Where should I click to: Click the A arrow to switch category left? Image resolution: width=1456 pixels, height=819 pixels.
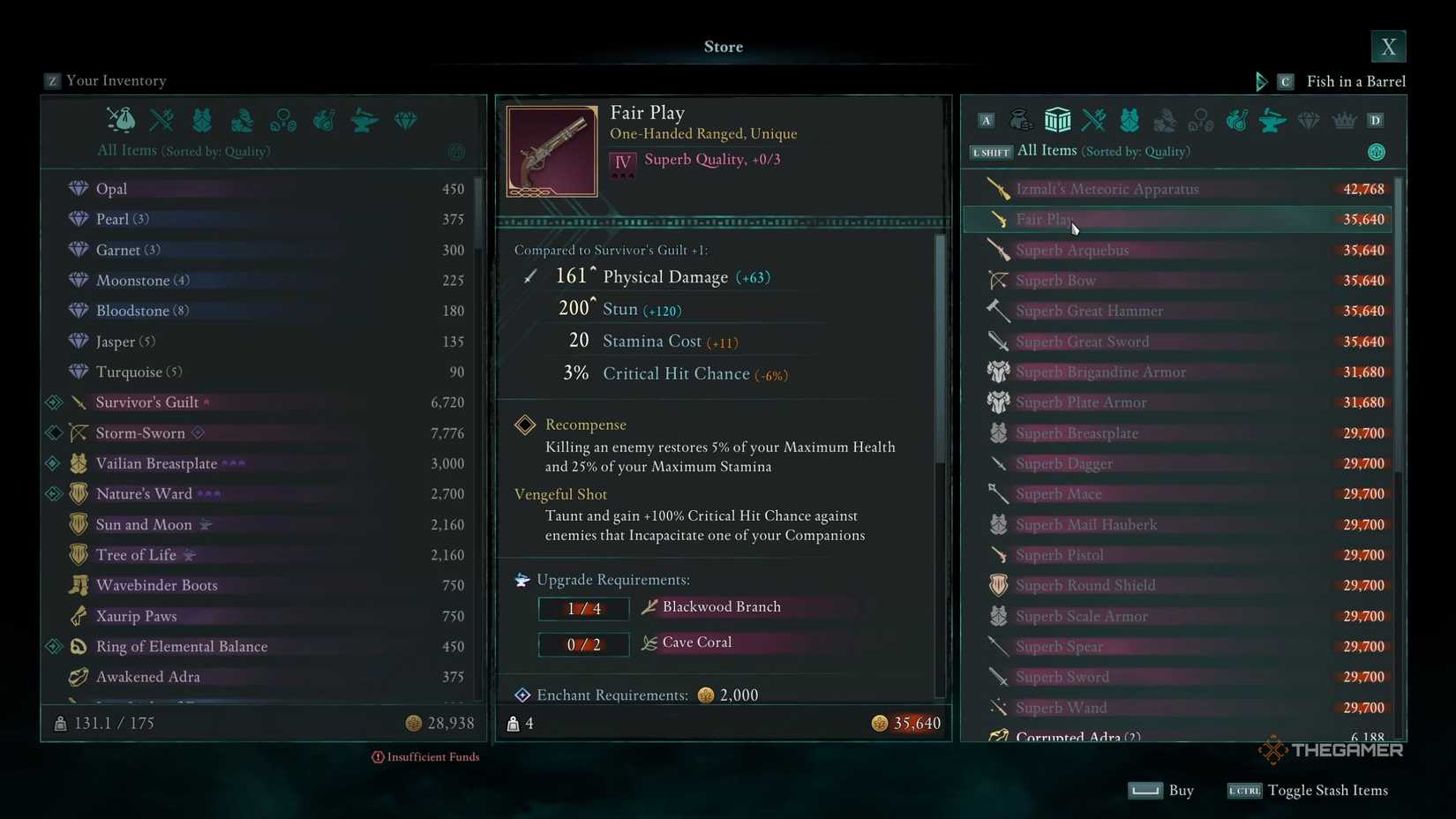point(986,120)
